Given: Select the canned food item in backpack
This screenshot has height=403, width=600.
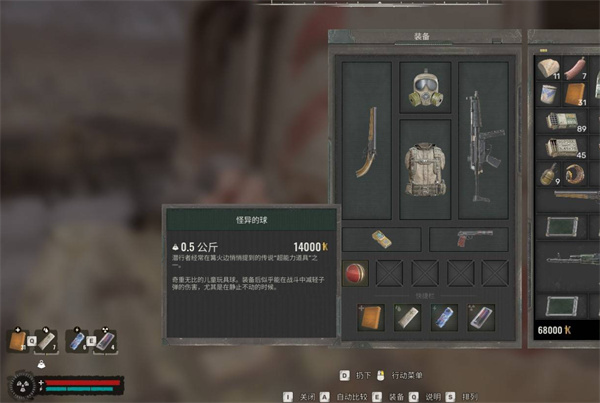Looking at the screenshot, I should (549, 94).
